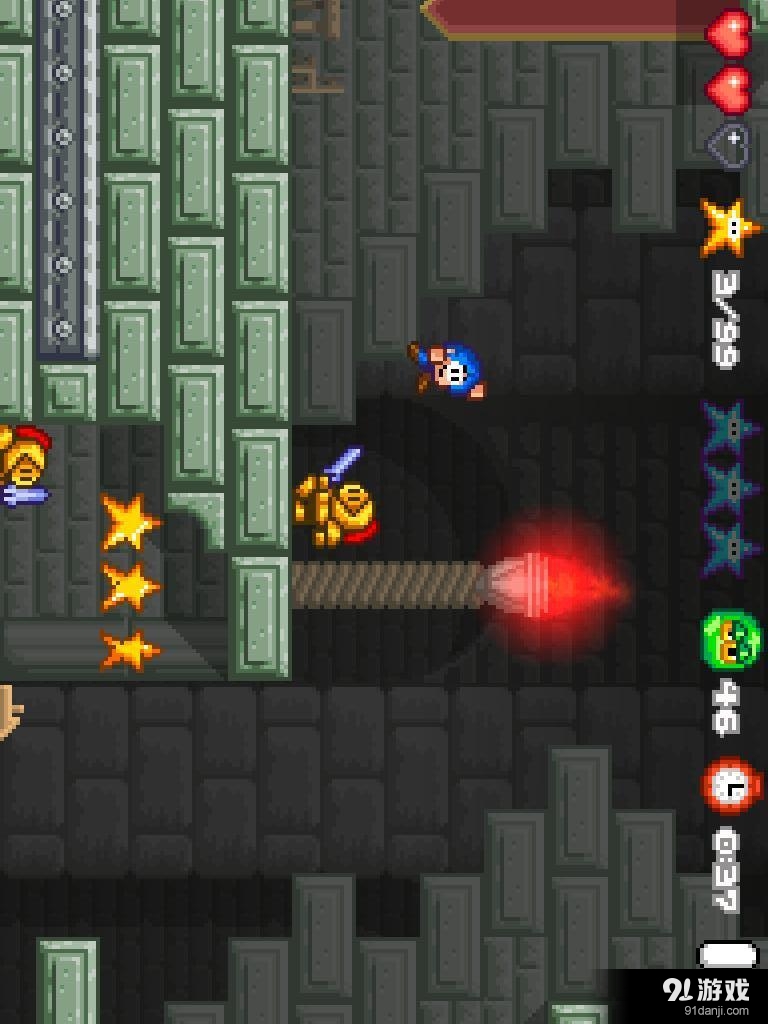Select the empty heart with plus sign

(x=729, y=141)
